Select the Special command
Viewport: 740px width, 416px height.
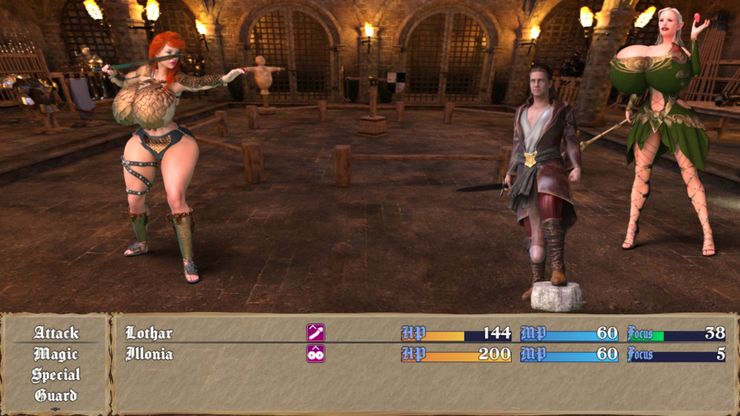[56, 375]
